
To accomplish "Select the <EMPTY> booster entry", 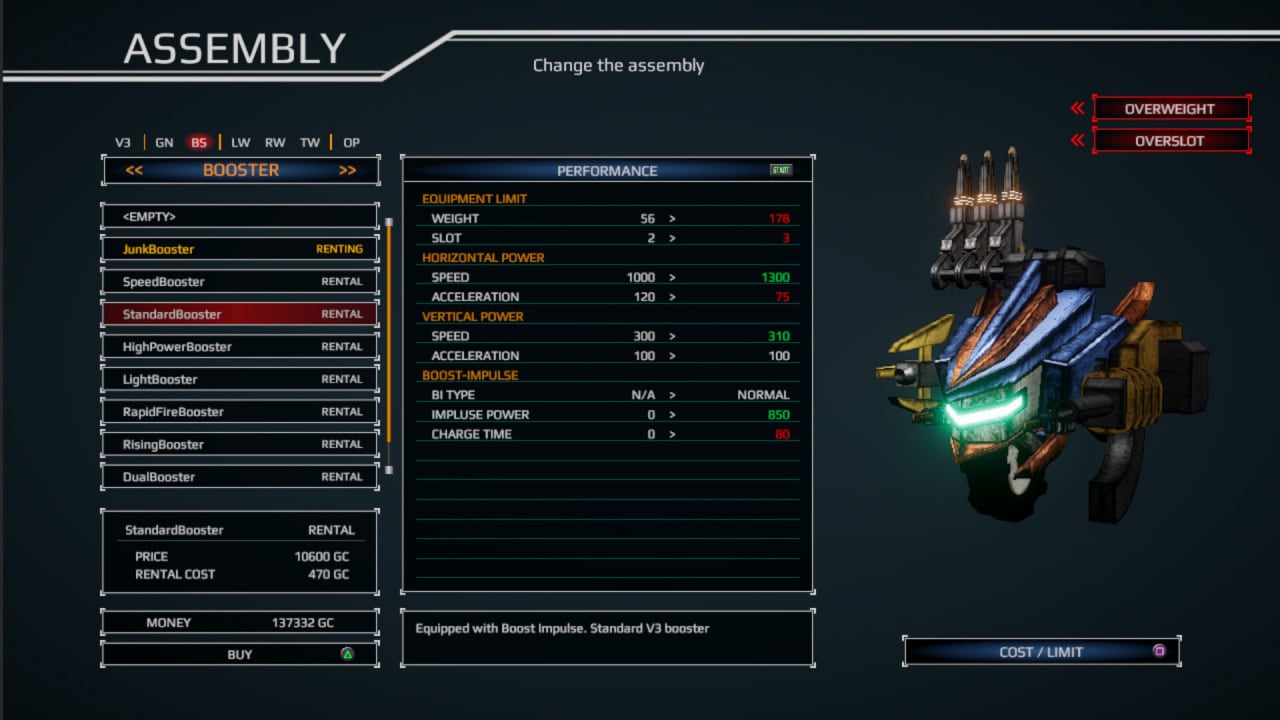I will [x=240, y=217].
